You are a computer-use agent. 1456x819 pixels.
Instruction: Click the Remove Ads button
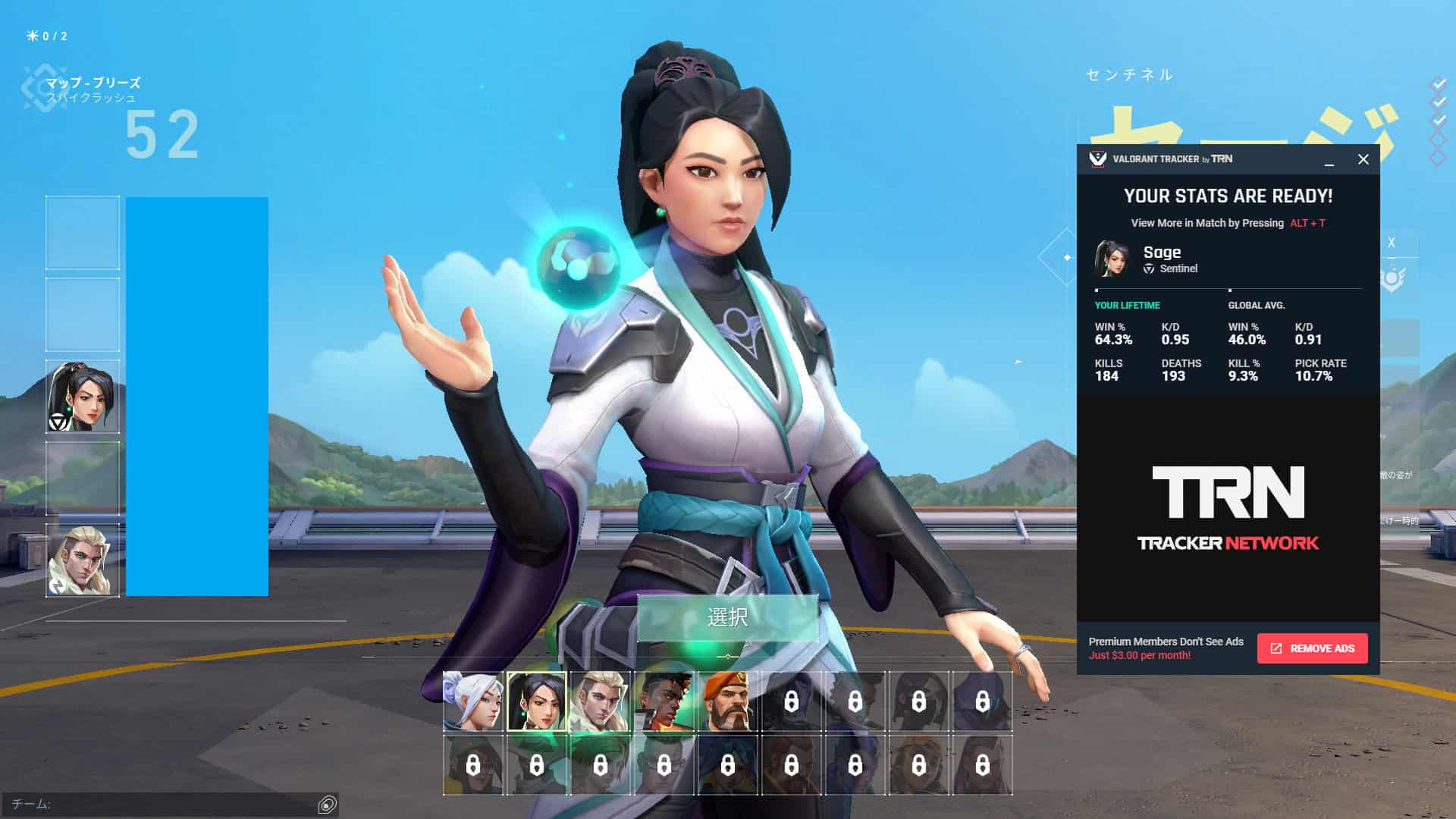1312,648
